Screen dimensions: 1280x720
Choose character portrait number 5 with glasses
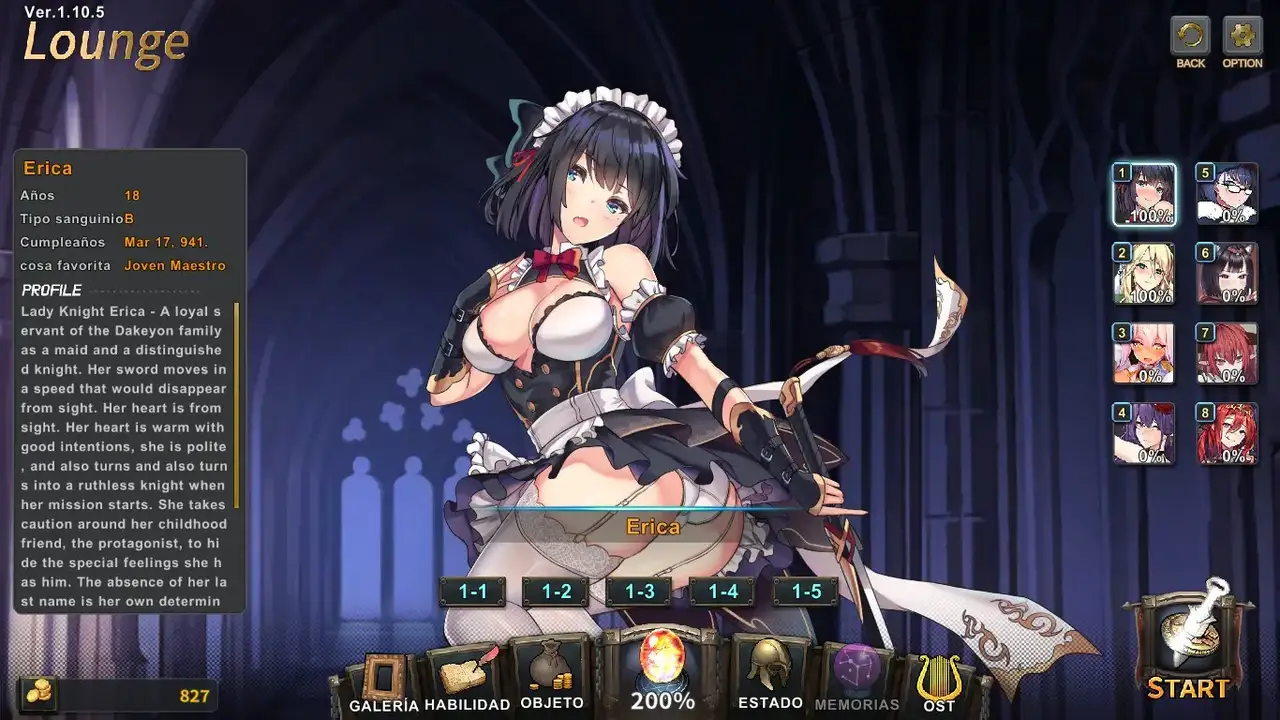(x=1227, y=194)
